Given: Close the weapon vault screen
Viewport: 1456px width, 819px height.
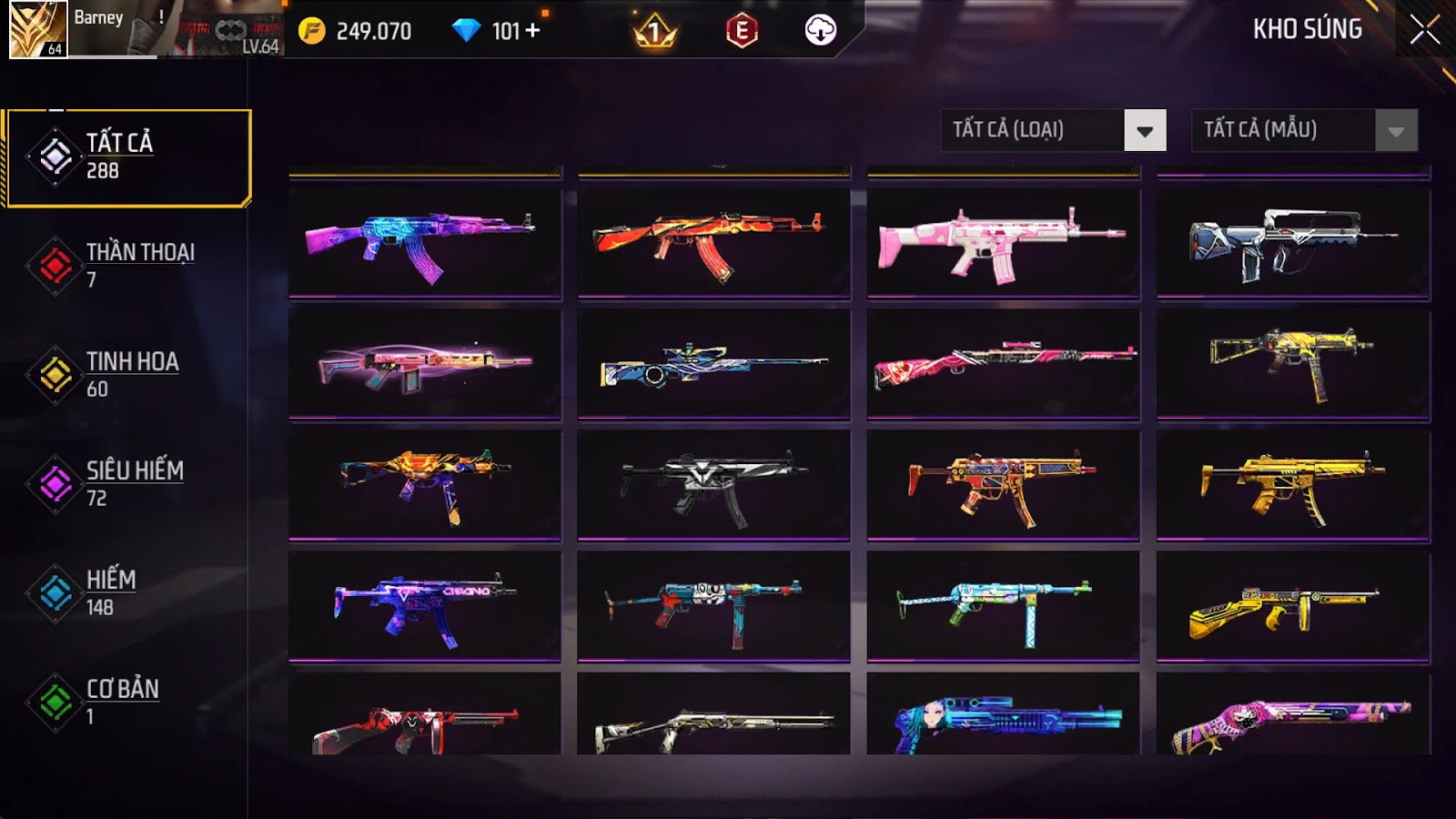Looking at the screenshot, I should (1424, 30).
